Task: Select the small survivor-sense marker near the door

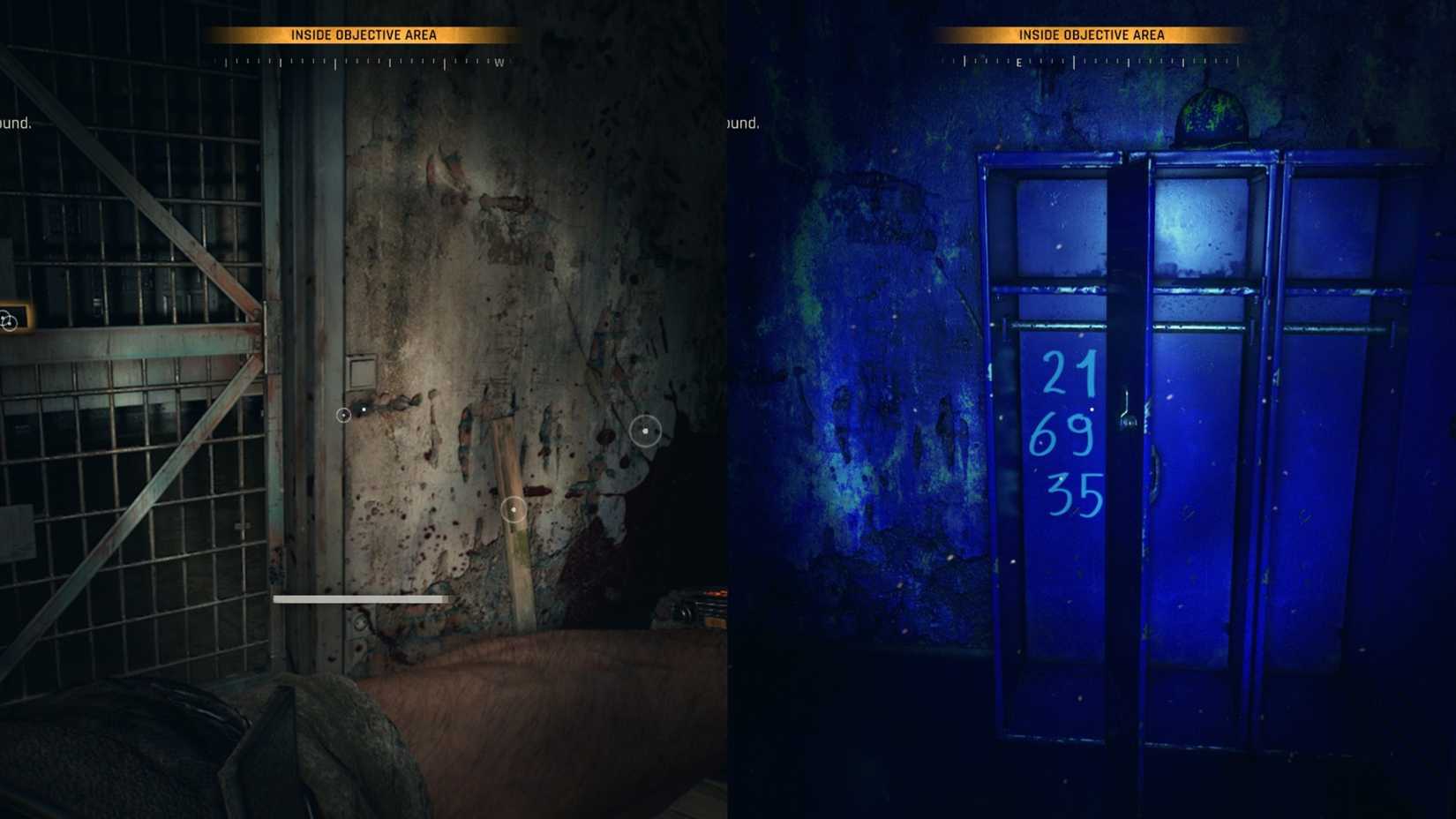Action: 344,414
